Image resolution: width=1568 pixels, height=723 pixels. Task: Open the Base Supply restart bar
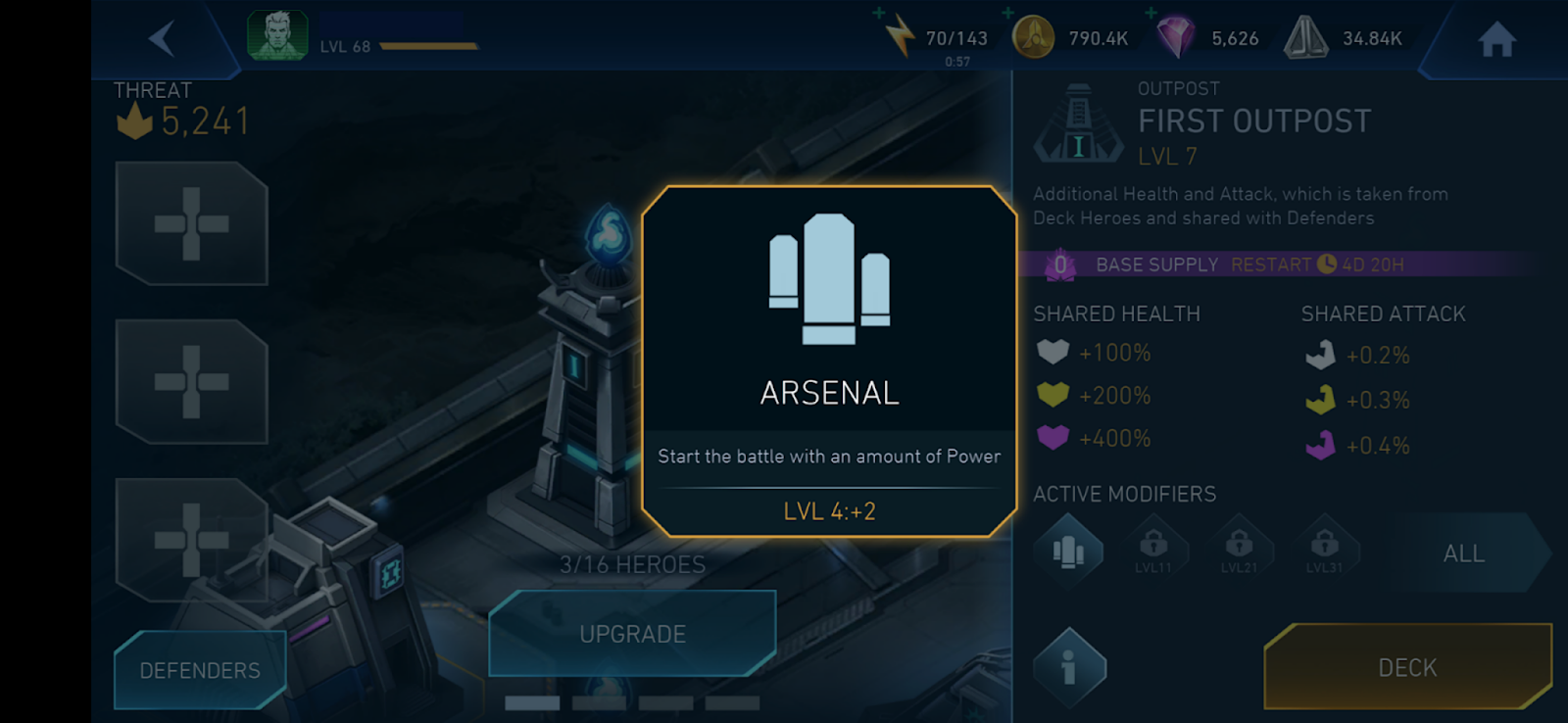tap(1274, 265)
